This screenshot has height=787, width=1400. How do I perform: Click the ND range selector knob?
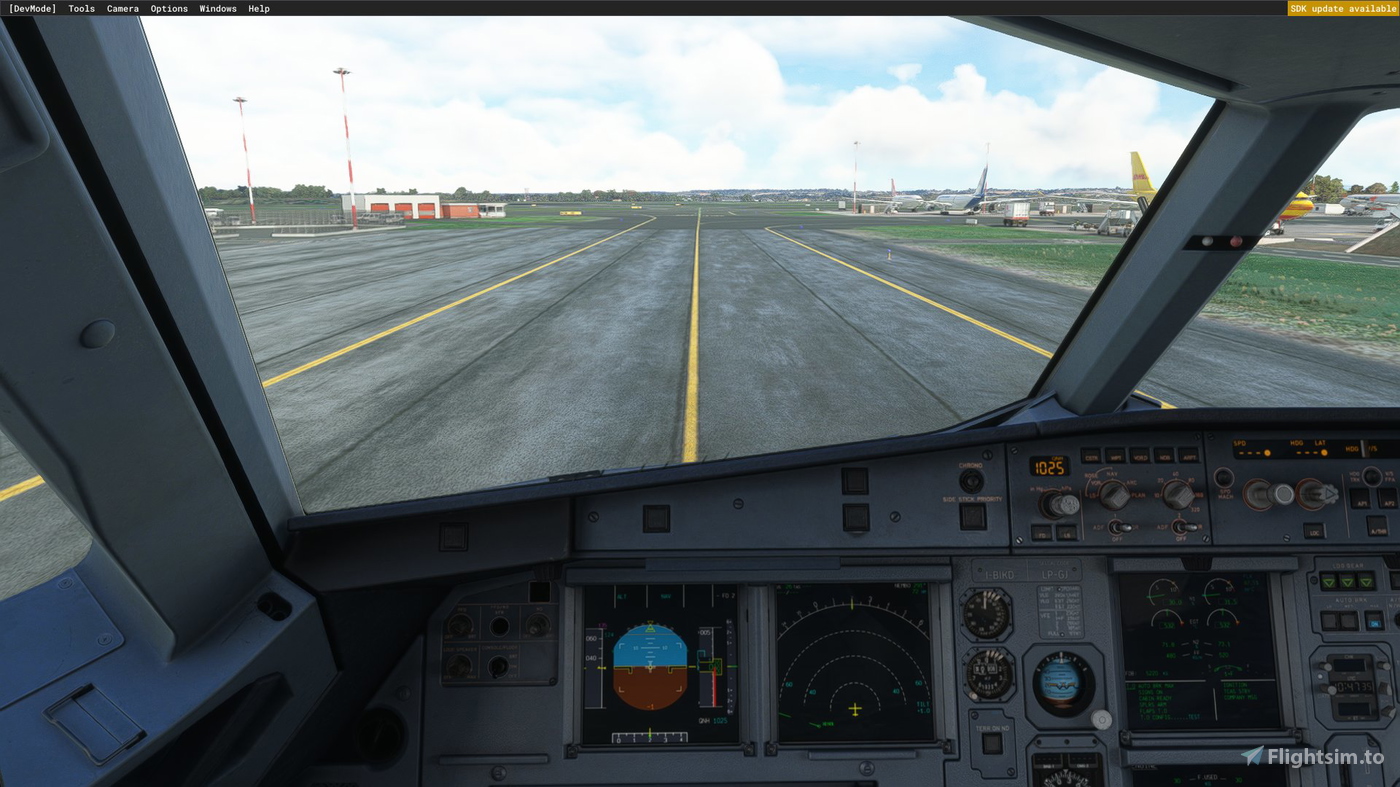coord(1179,495)
